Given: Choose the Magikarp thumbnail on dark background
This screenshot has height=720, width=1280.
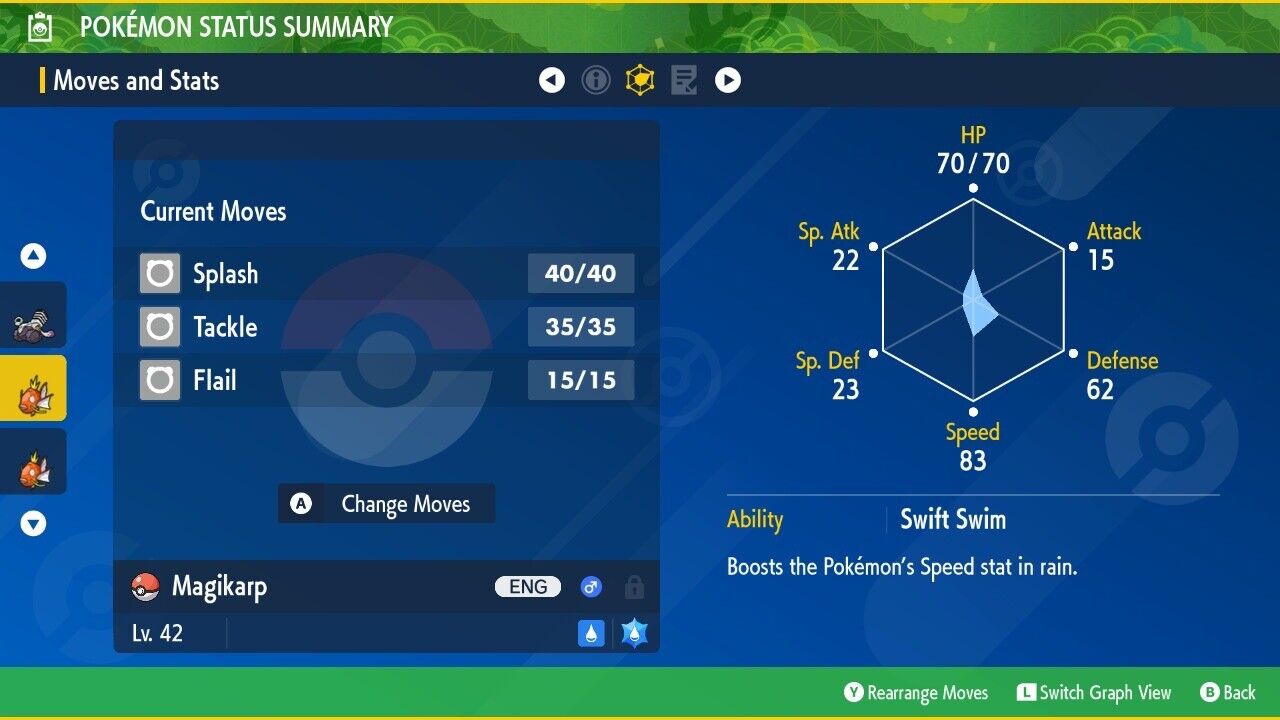Looking at the screenshot, I should click(33, 462).
